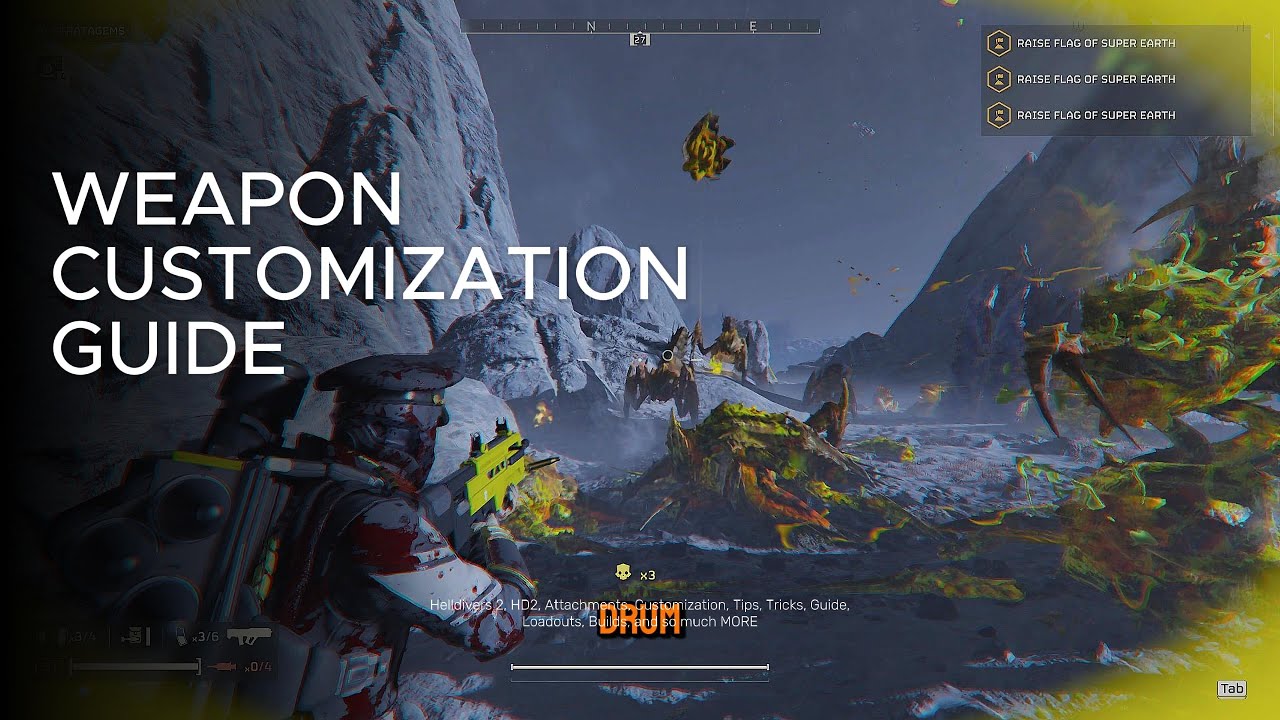Click the Tab key prompt in the corner
This screenshot has height=720, width=1280.
(x=1232, y=689)
